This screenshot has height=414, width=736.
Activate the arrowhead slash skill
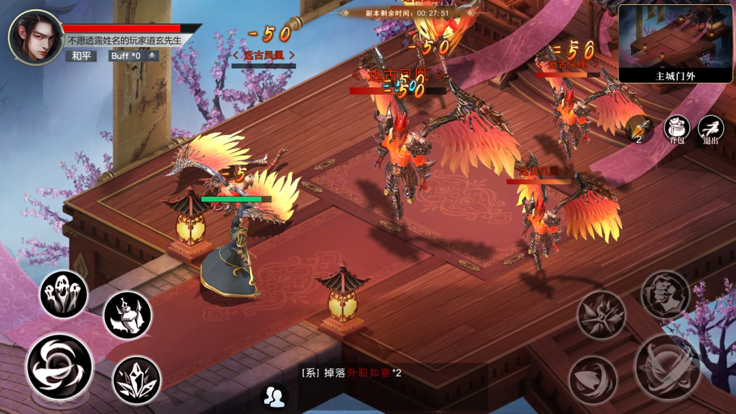coord(593,379)
